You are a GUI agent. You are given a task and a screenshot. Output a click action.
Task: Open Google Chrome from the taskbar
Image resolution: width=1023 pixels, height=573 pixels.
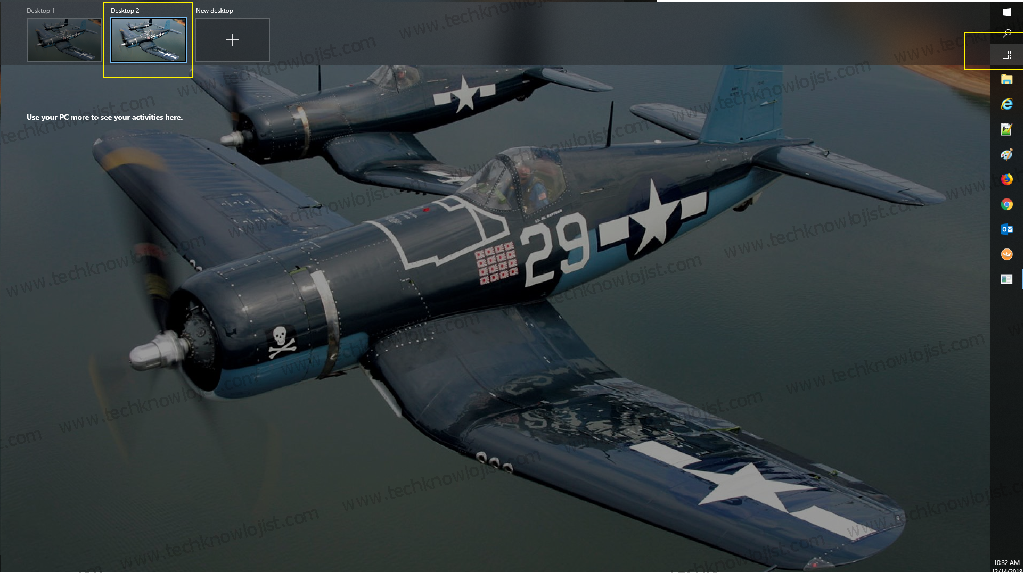(1006, 204)
